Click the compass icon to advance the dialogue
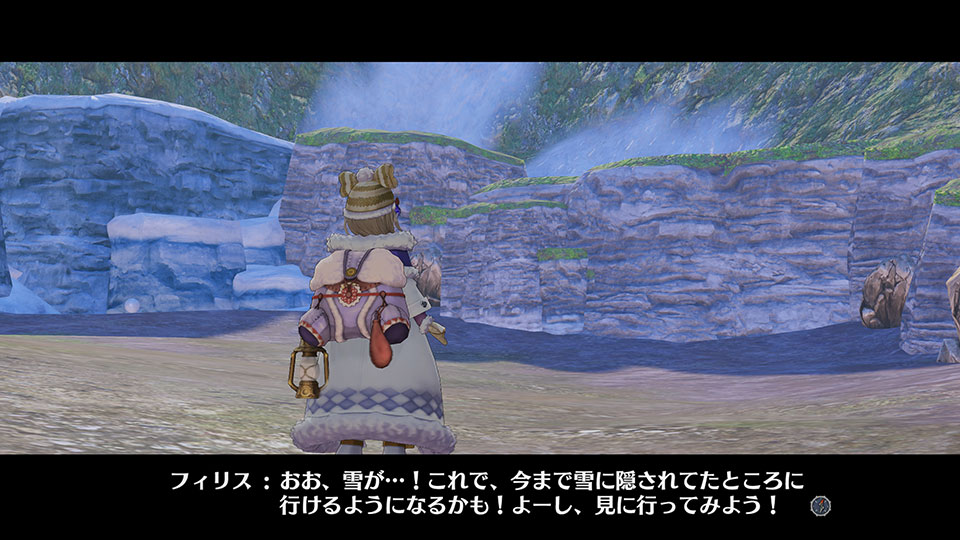This screenshot has height=540, width=960. pyautogui.click(x=821, y=506)
